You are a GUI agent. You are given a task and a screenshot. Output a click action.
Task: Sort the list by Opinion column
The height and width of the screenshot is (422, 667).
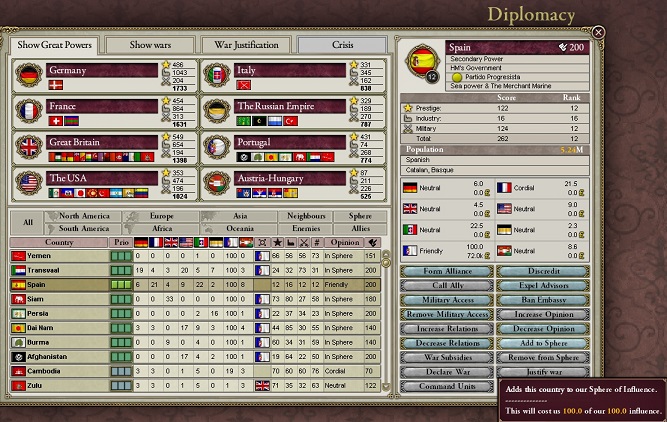point(343,242)
